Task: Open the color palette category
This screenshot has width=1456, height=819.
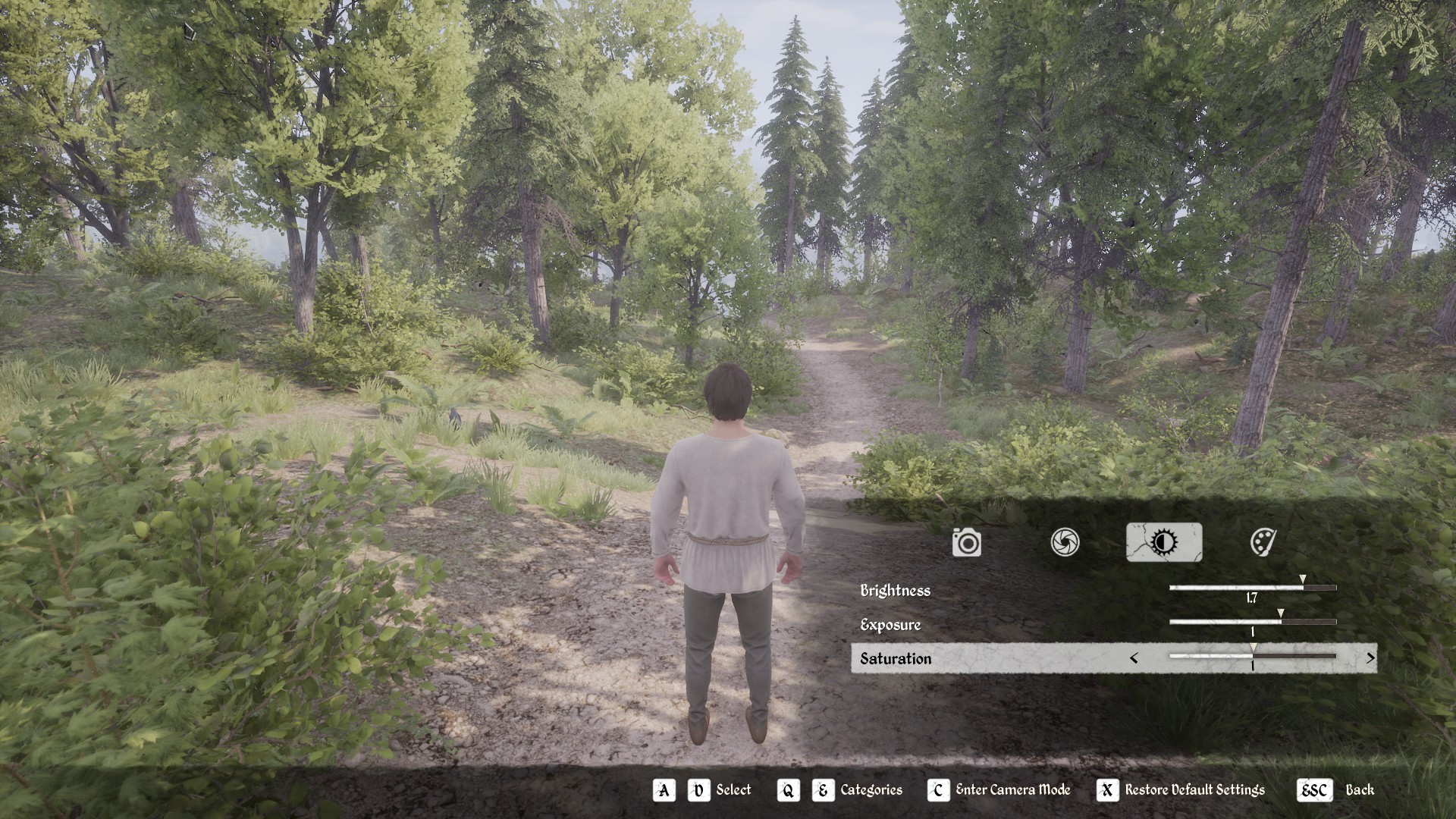Action: pyautogui.click(x=1262, y=542)
